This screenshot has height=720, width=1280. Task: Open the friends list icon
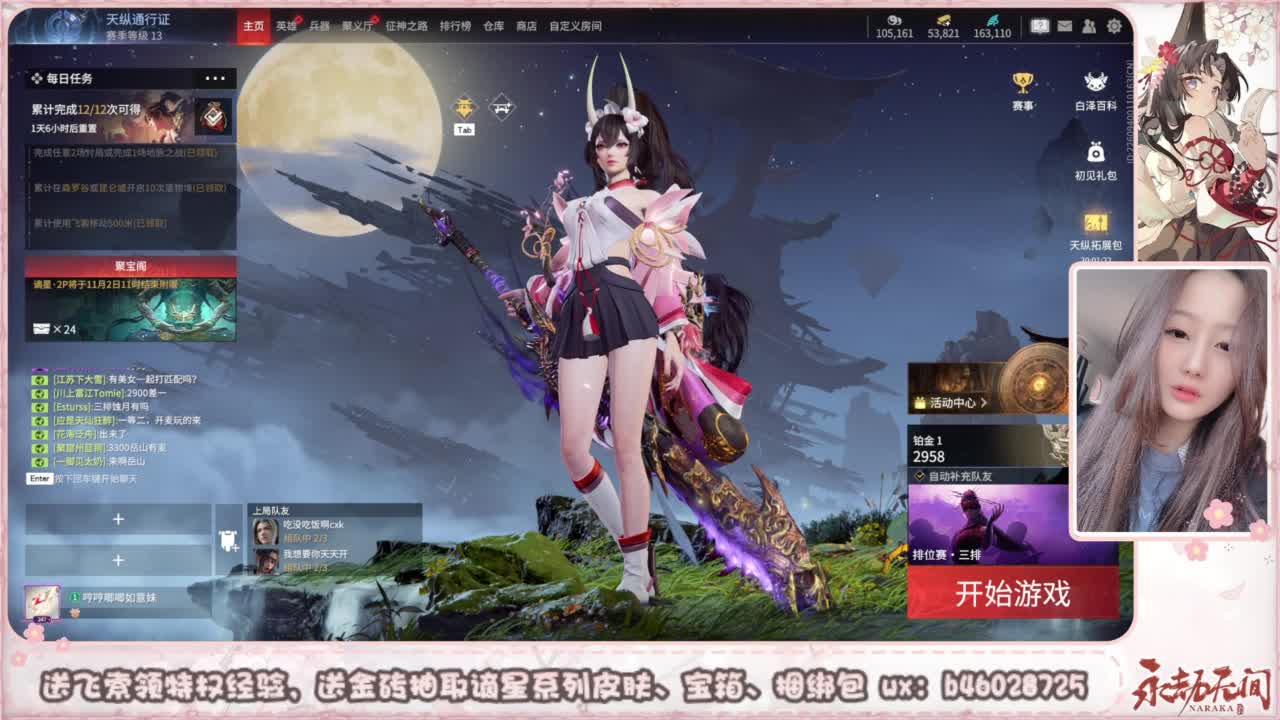(1088, 24)
